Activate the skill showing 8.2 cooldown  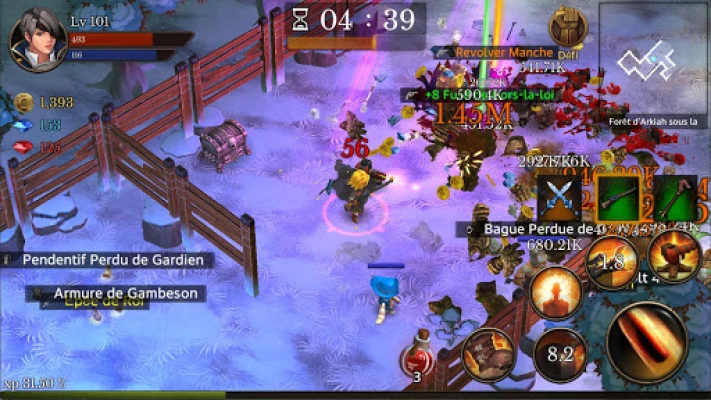[x=560, y=355]
